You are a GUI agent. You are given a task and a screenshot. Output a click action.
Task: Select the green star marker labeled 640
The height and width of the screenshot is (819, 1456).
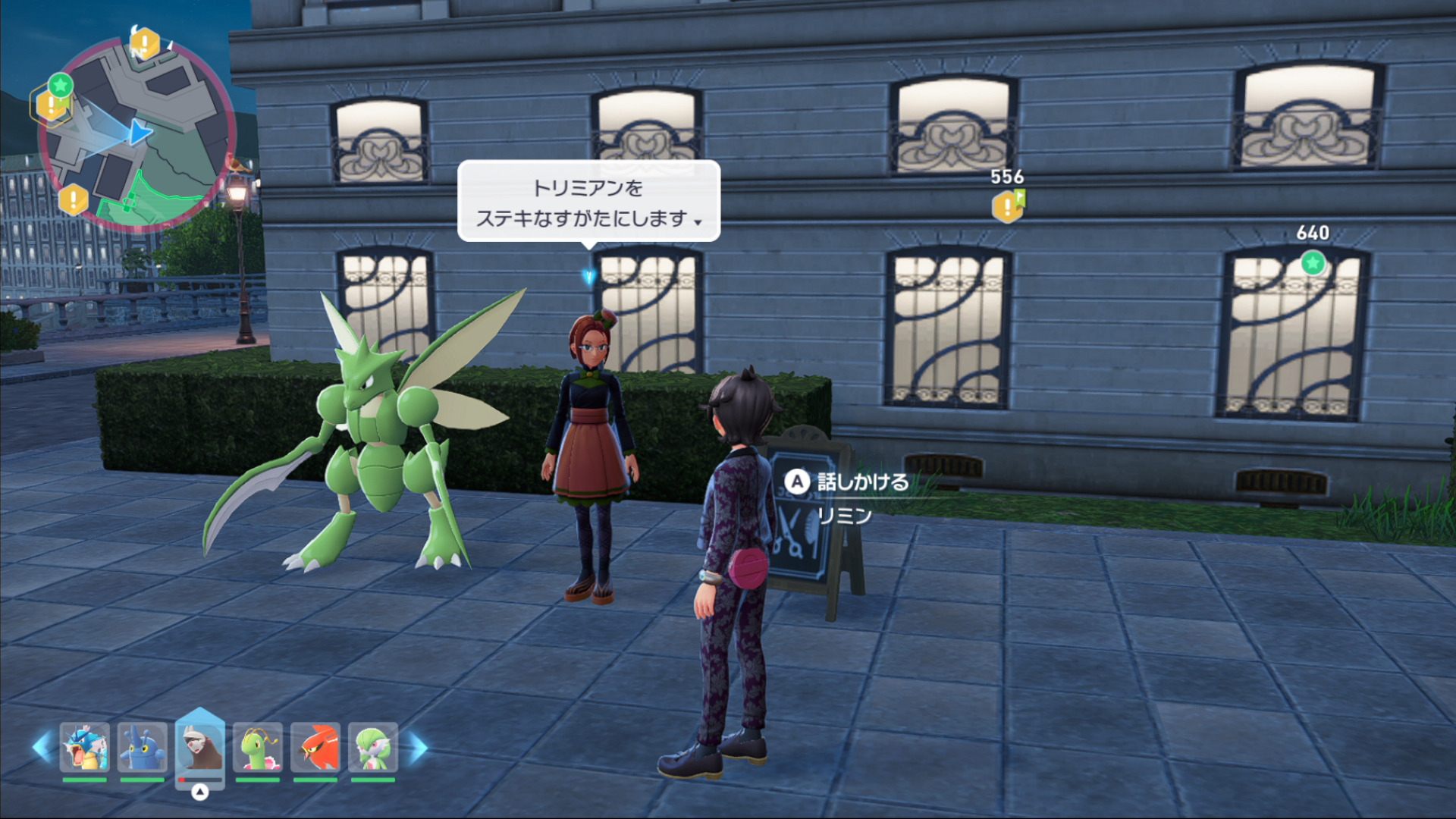pyautogui.click(x=1313, y=263)
